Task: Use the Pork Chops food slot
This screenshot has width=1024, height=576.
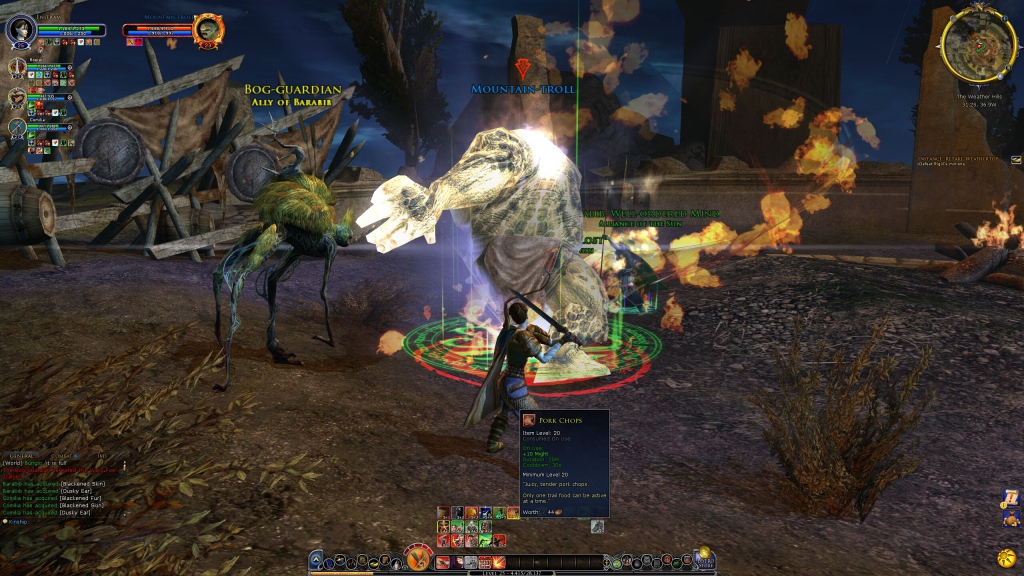Action: pos(513,513)
